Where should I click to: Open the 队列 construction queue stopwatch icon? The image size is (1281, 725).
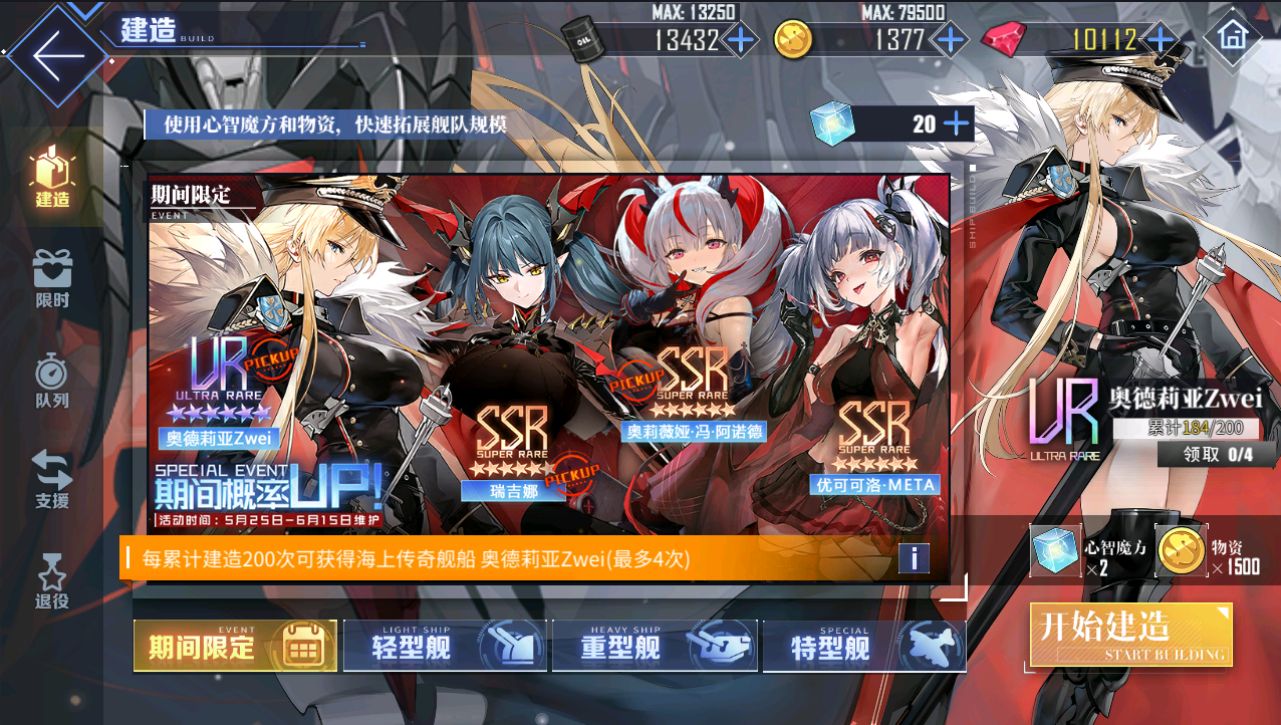pyautogui.click(x=50, y=375)
